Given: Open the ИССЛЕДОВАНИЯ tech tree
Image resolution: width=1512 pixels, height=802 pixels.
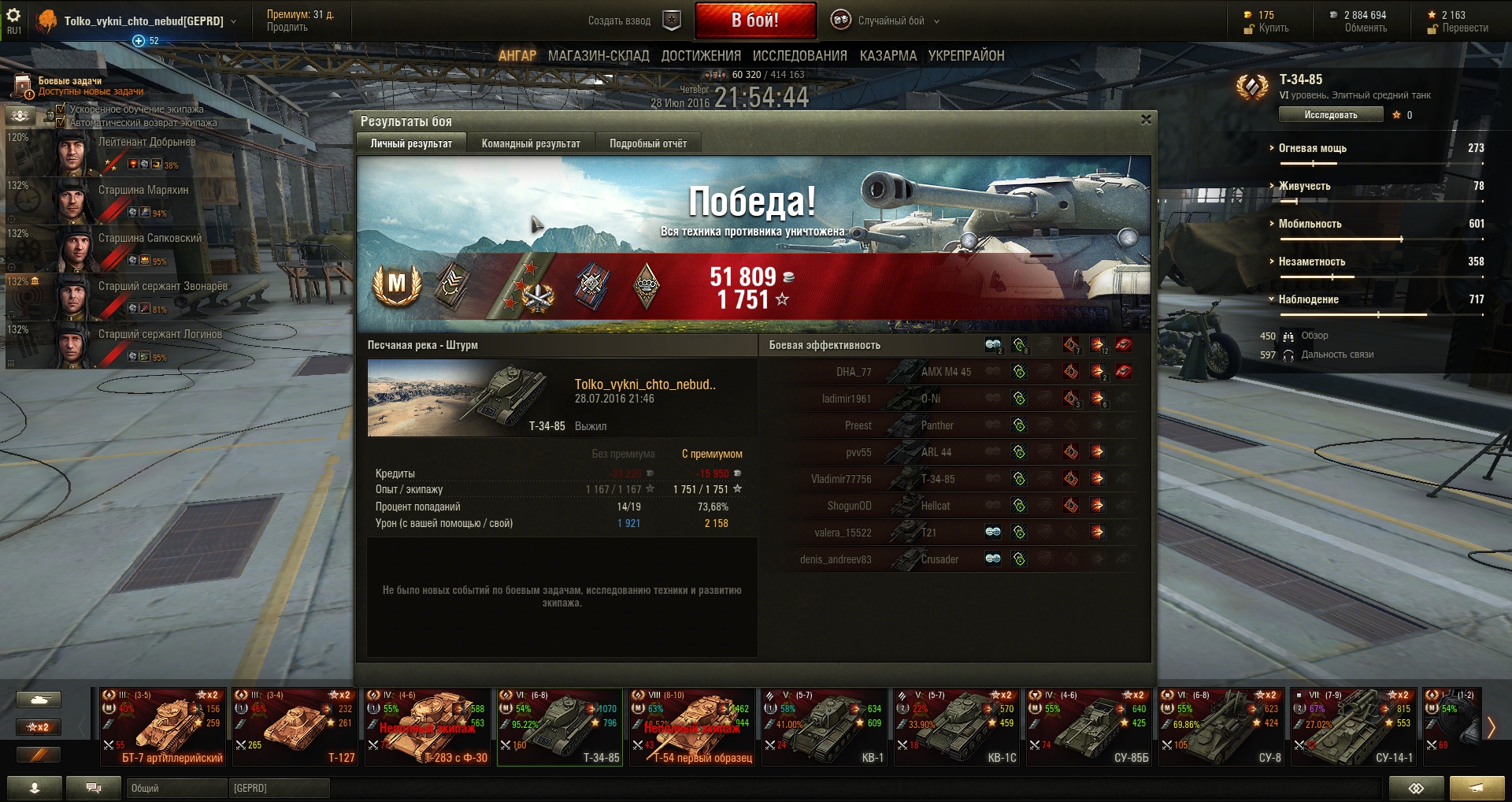Looking at the screenshot, I should coord(799,56).
